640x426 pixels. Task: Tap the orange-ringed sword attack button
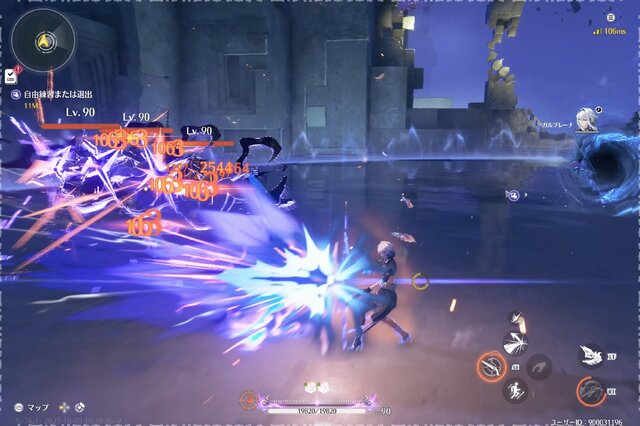[x=491, y=367]
